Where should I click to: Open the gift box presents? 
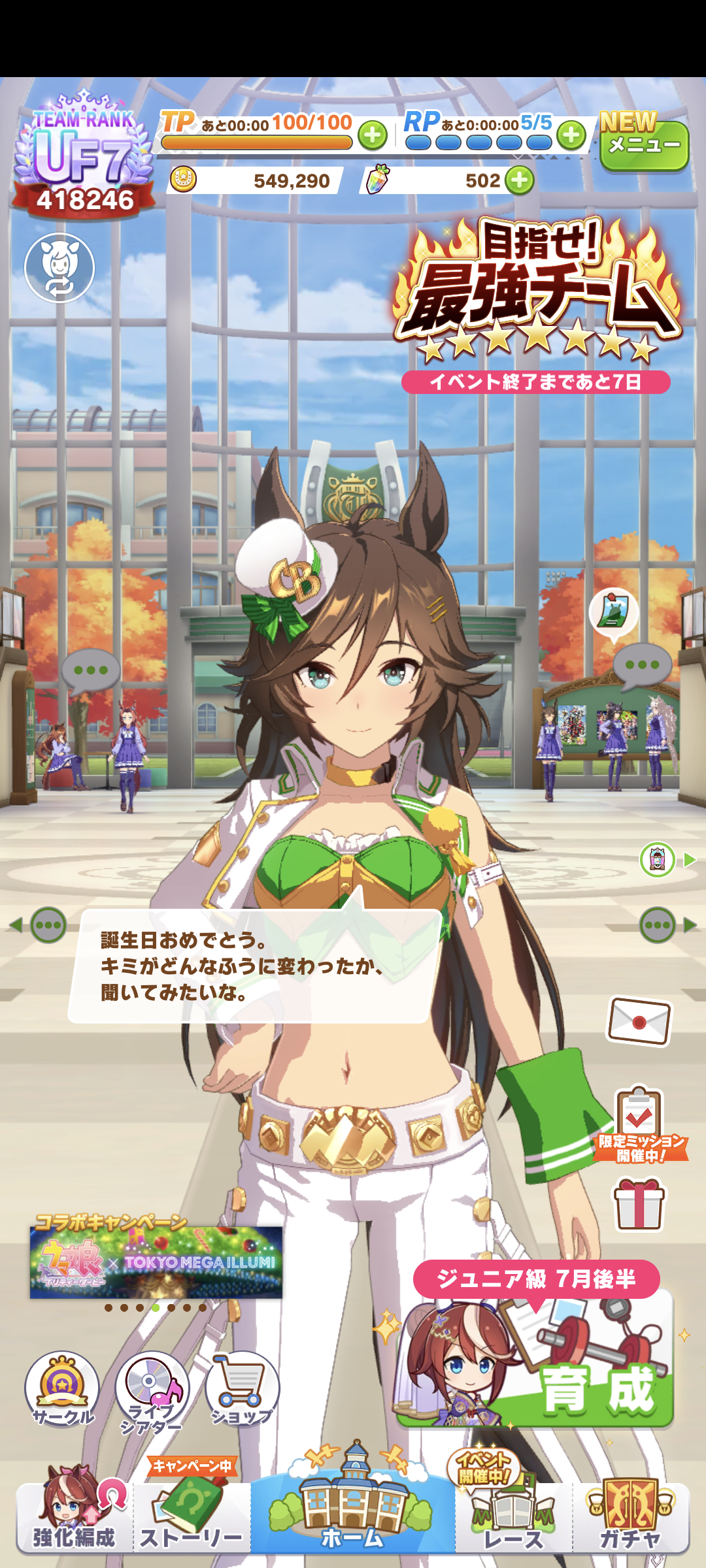coord(639,1204)
